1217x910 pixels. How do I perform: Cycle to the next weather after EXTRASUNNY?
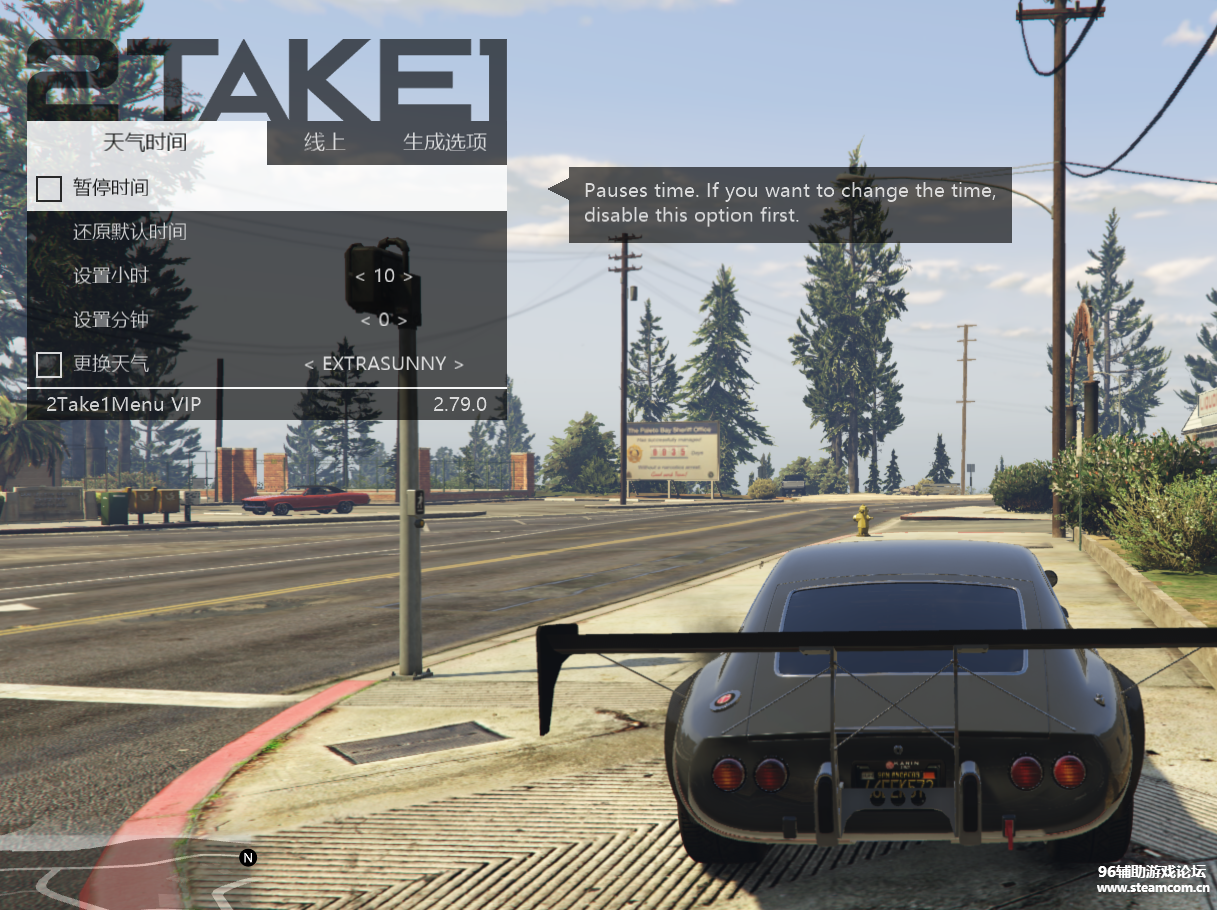pos(459,364)
